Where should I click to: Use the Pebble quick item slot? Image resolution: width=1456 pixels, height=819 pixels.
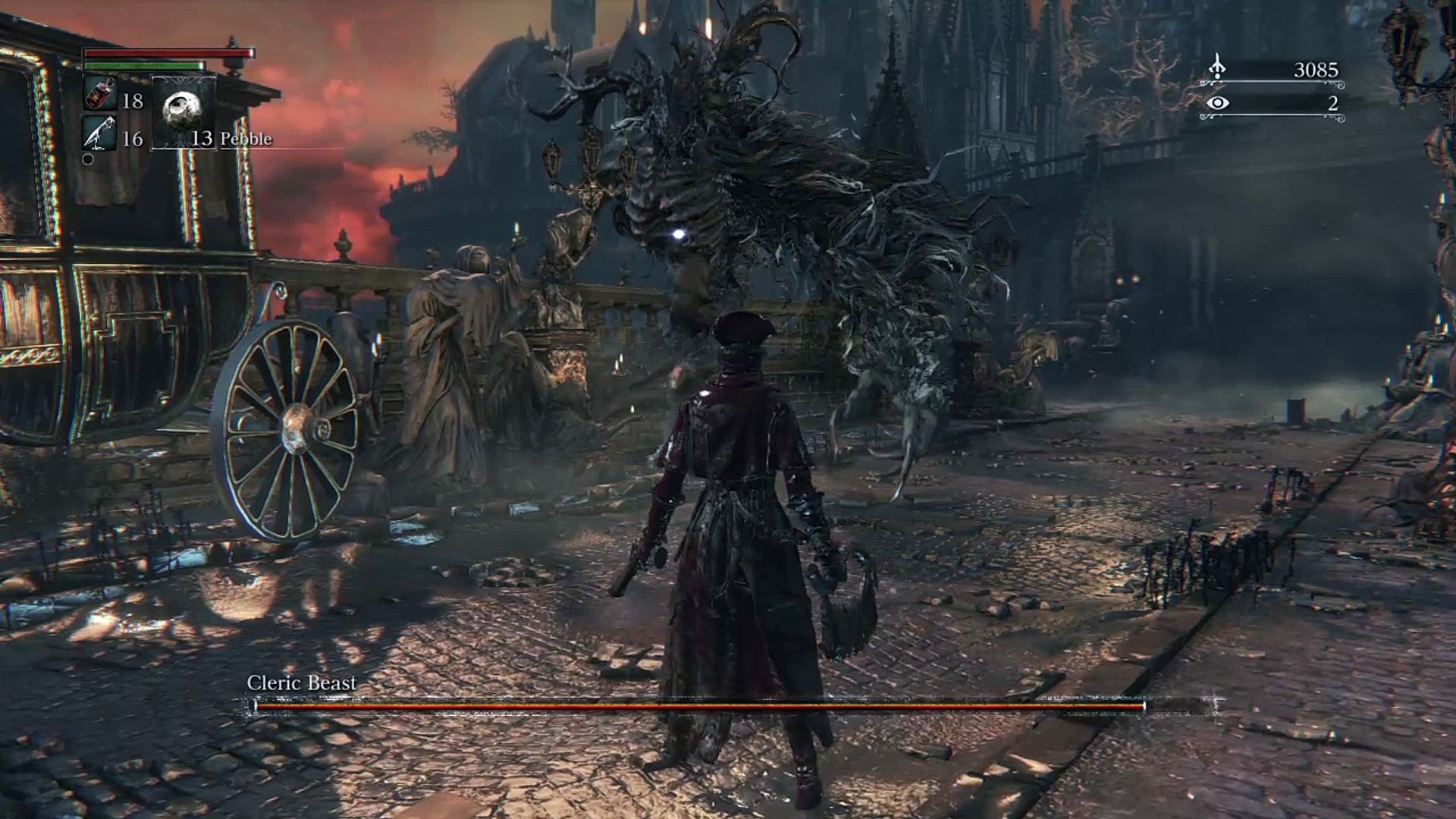[184, 111]
